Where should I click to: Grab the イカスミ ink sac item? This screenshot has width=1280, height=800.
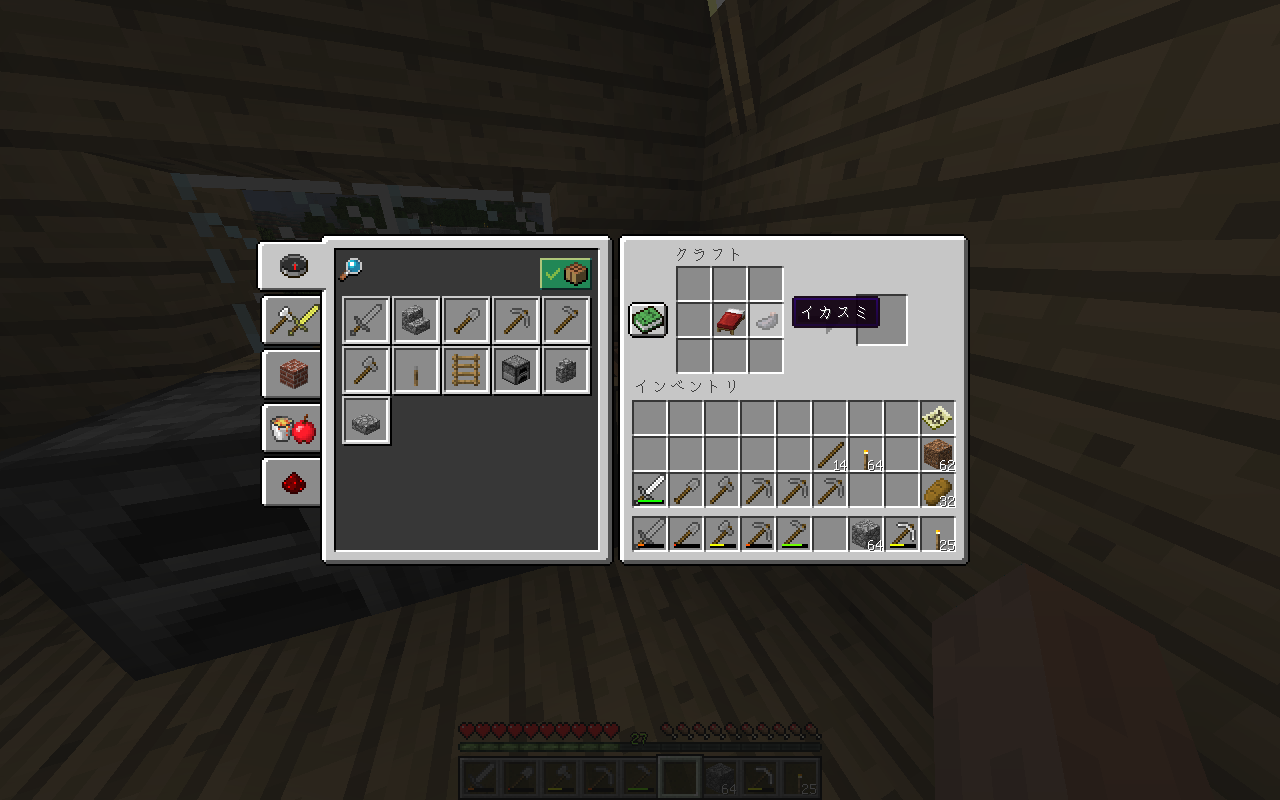click(x=765, y=322)
